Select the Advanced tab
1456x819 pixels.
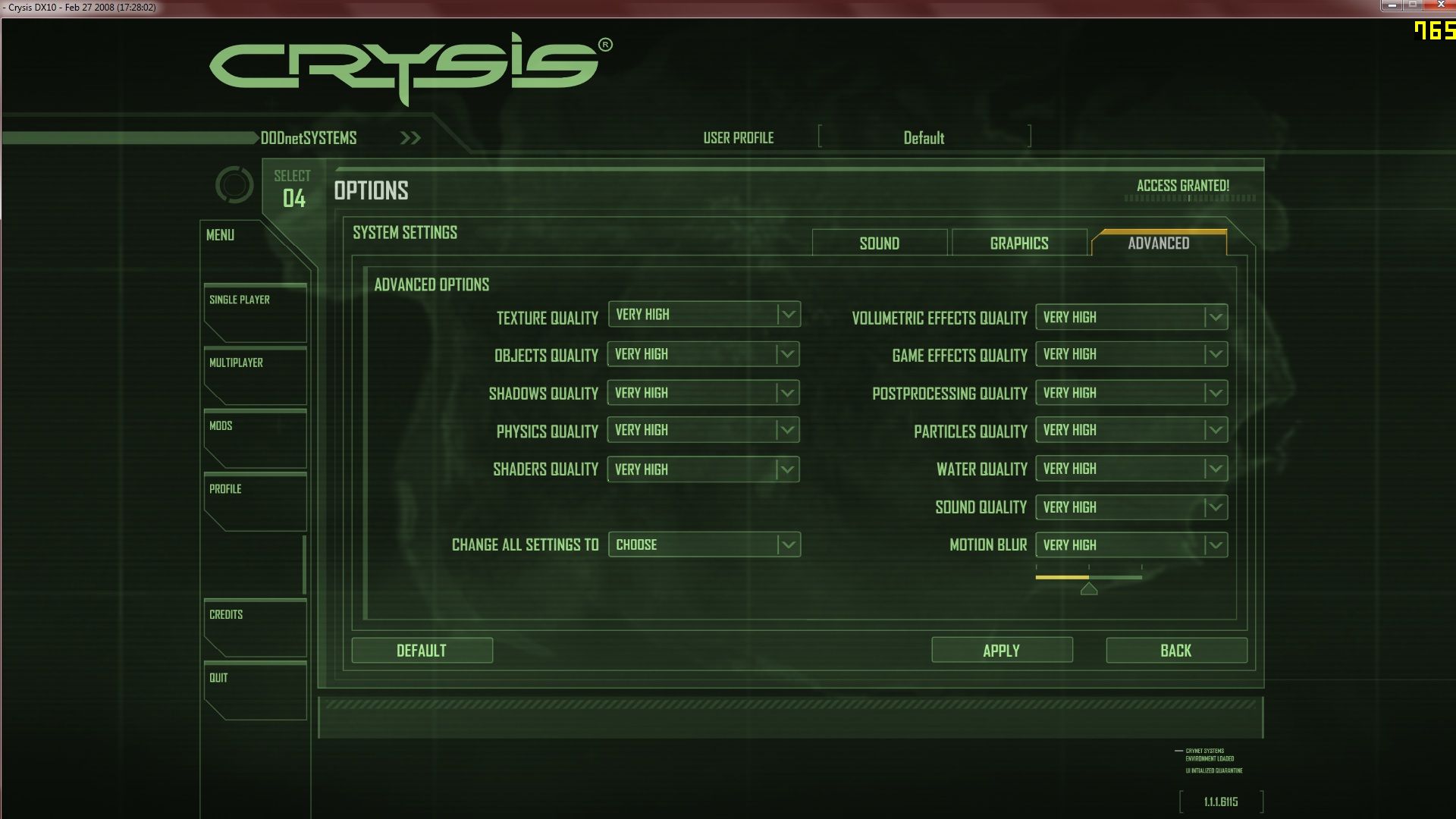tap(1158, 243)
